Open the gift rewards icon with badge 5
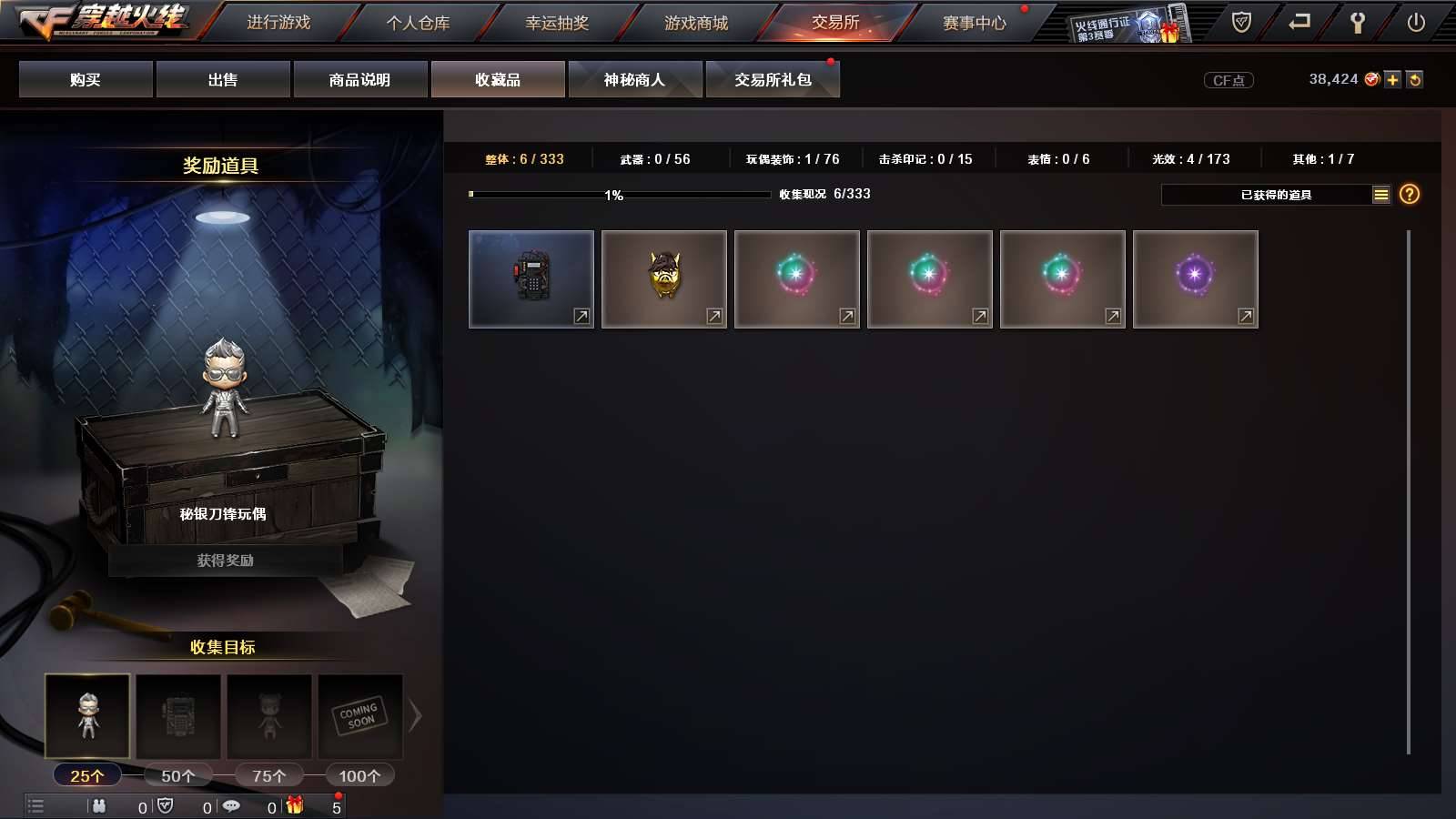The width and height of the screenshot is (1456, 819). 293,805
